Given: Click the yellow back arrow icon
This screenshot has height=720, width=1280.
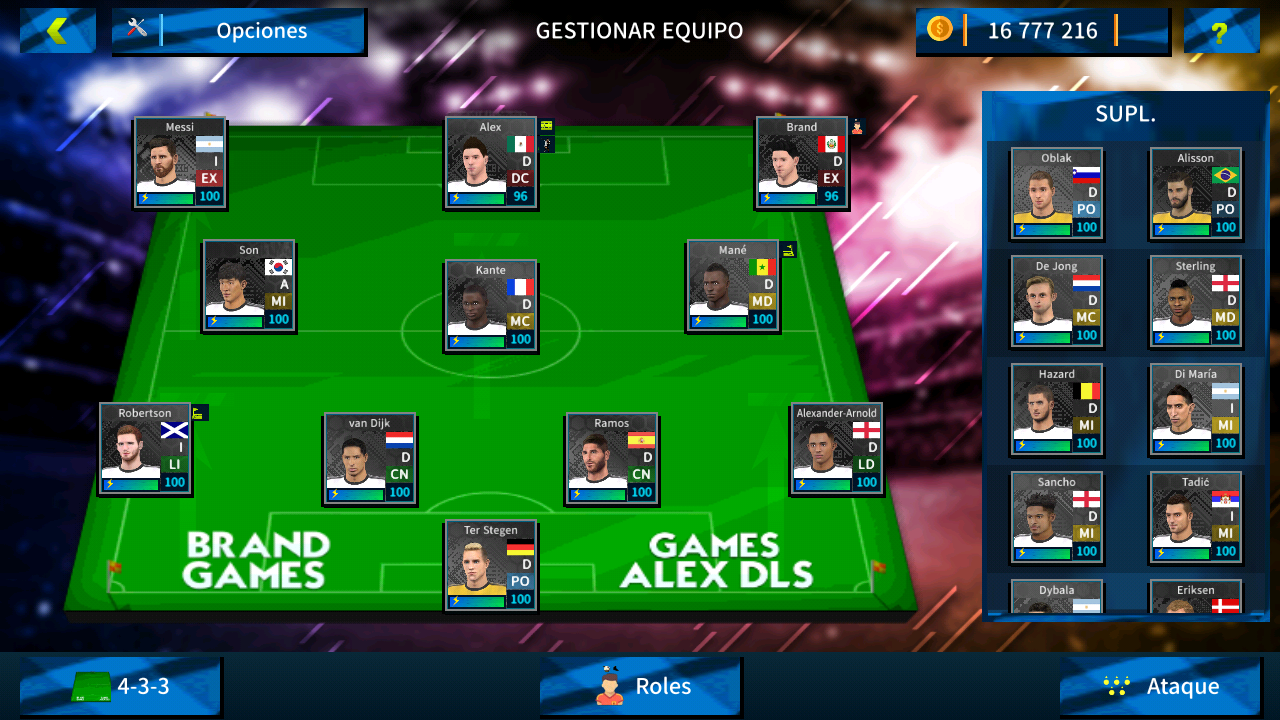Looking at the screenshot, I should [x=57, y=30].
